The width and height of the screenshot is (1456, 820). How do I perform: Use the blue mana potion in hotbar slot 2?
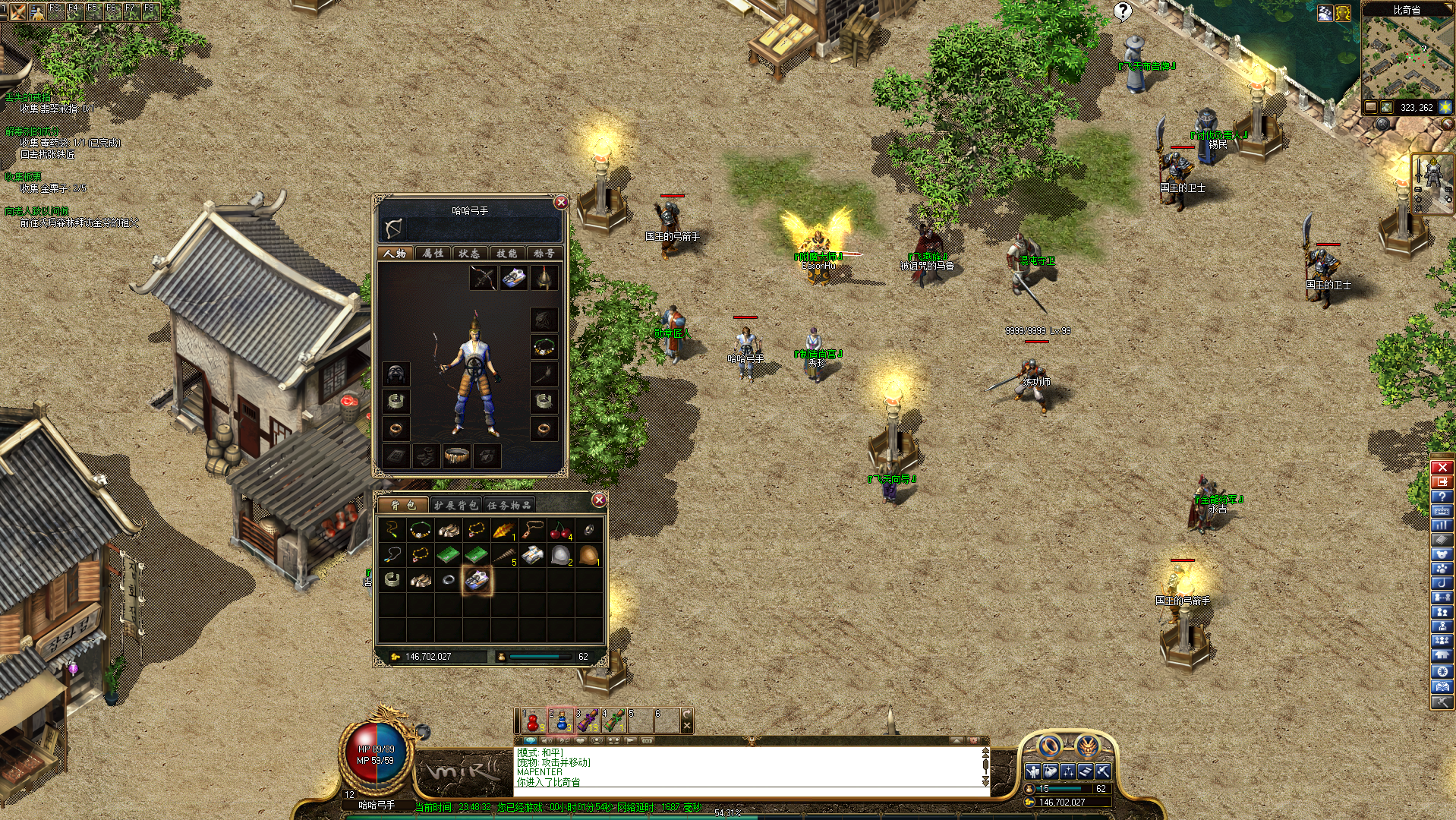pos(561,721)
